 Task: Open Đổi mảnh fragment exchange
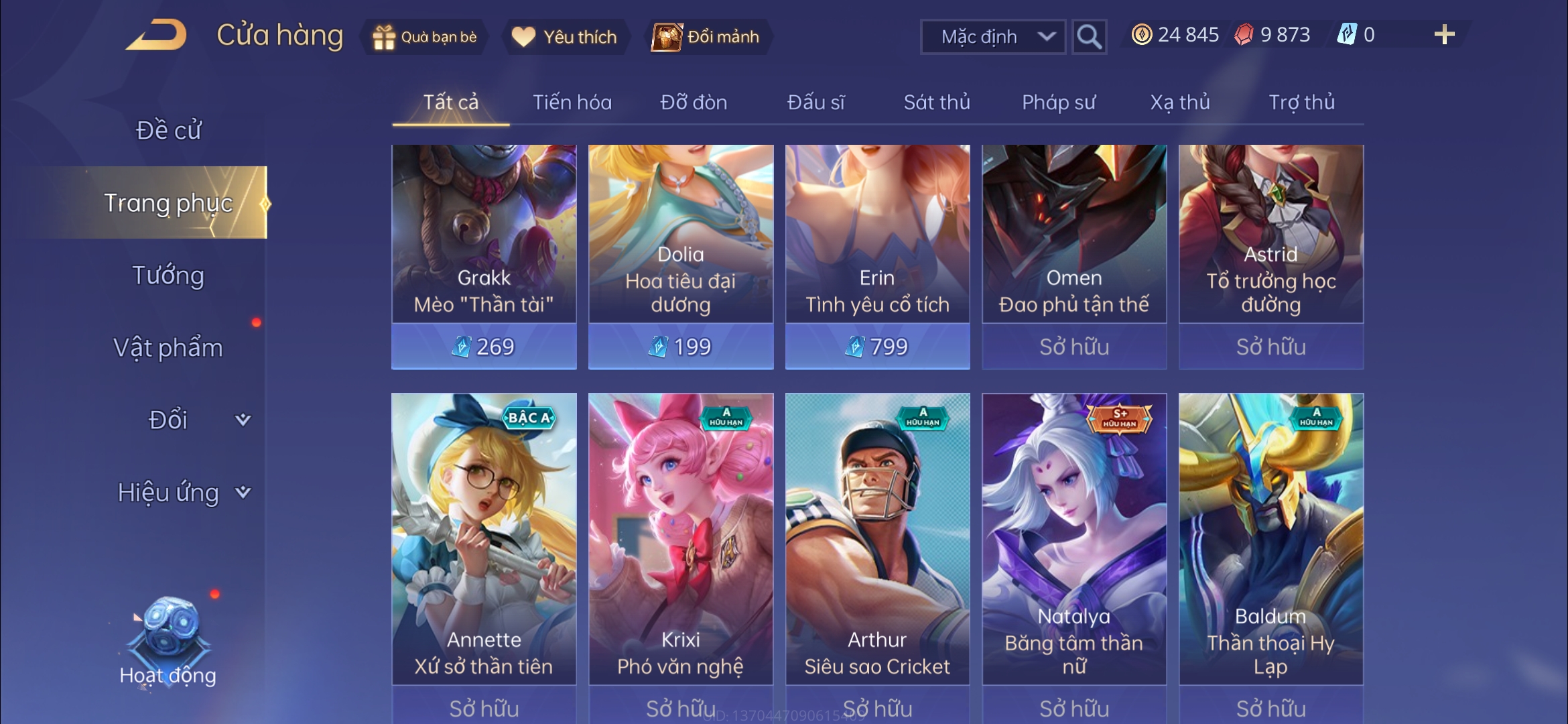706,37
